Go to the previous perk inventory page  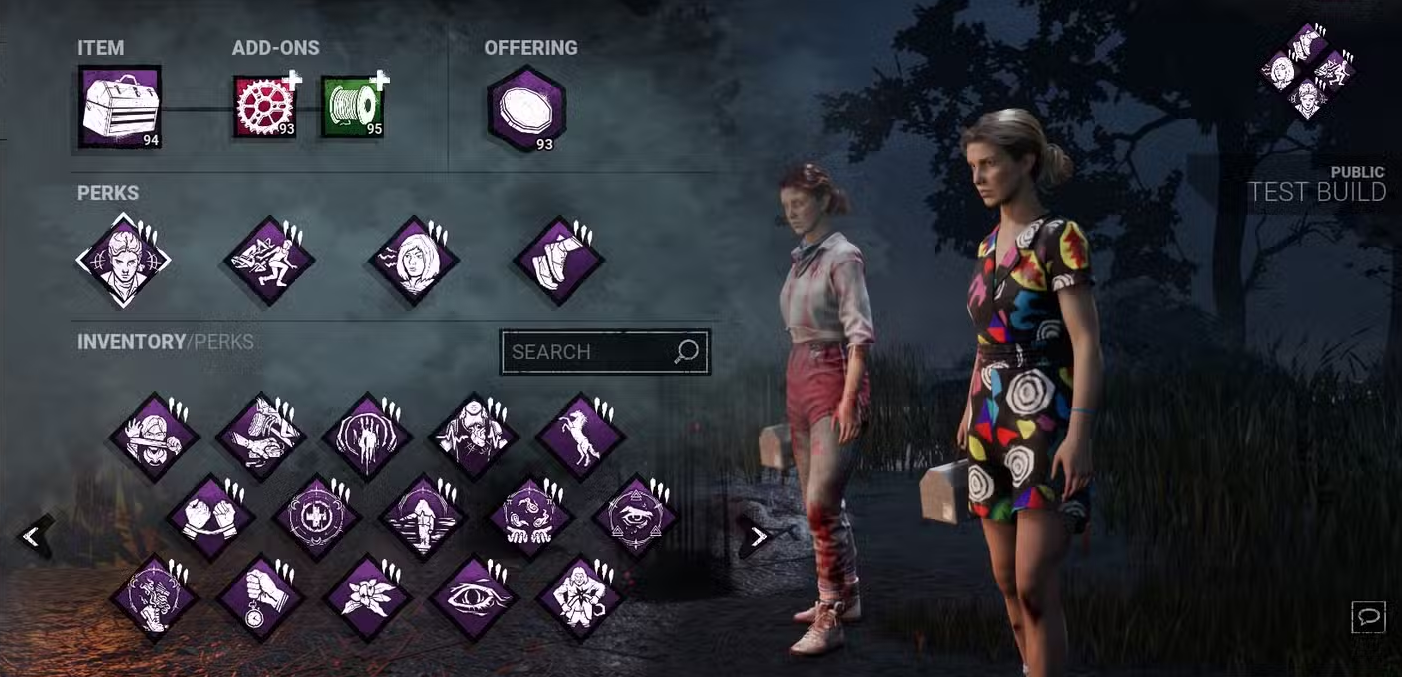pos(32,537)
